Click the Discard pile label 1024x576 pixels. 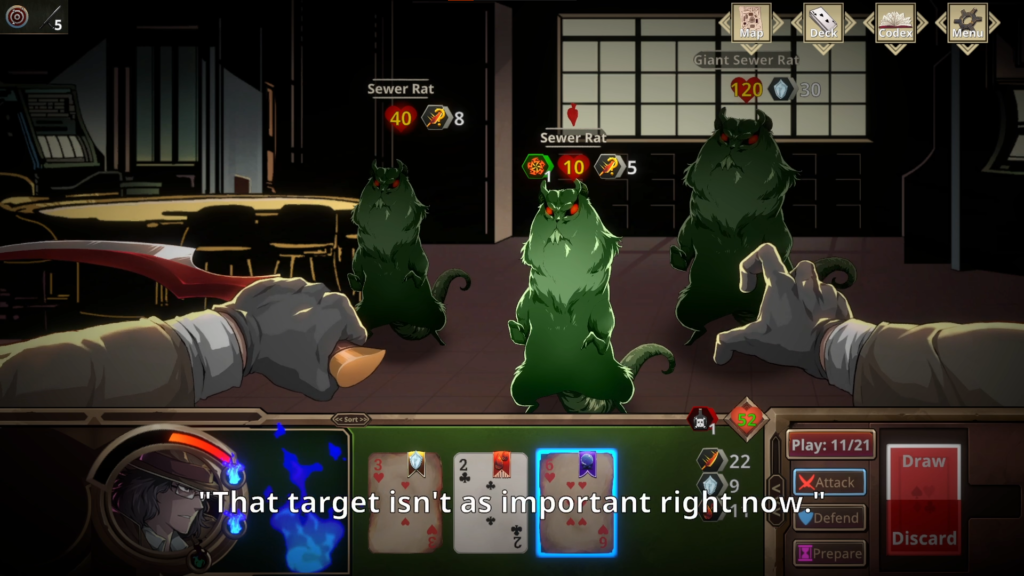tap(923, 539)
